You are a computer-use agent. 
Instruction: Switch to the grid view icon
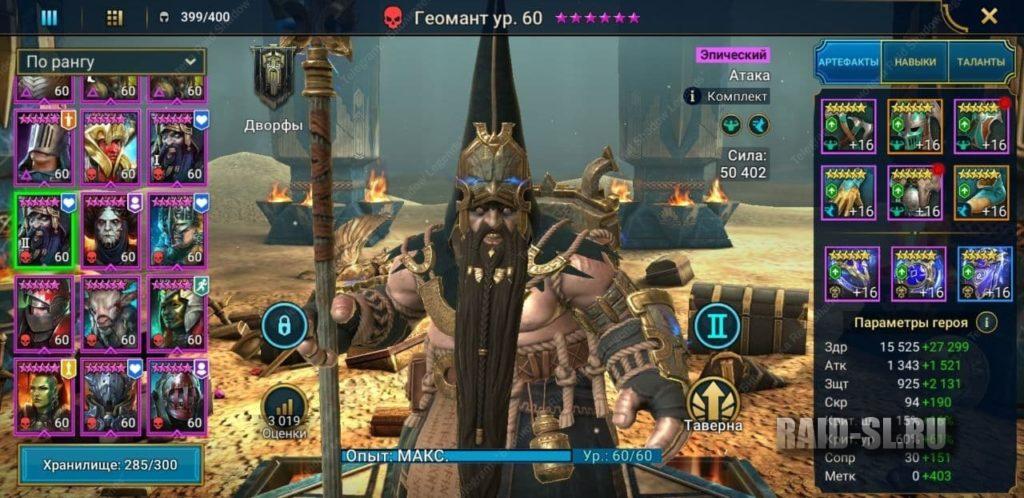[114, 17]
